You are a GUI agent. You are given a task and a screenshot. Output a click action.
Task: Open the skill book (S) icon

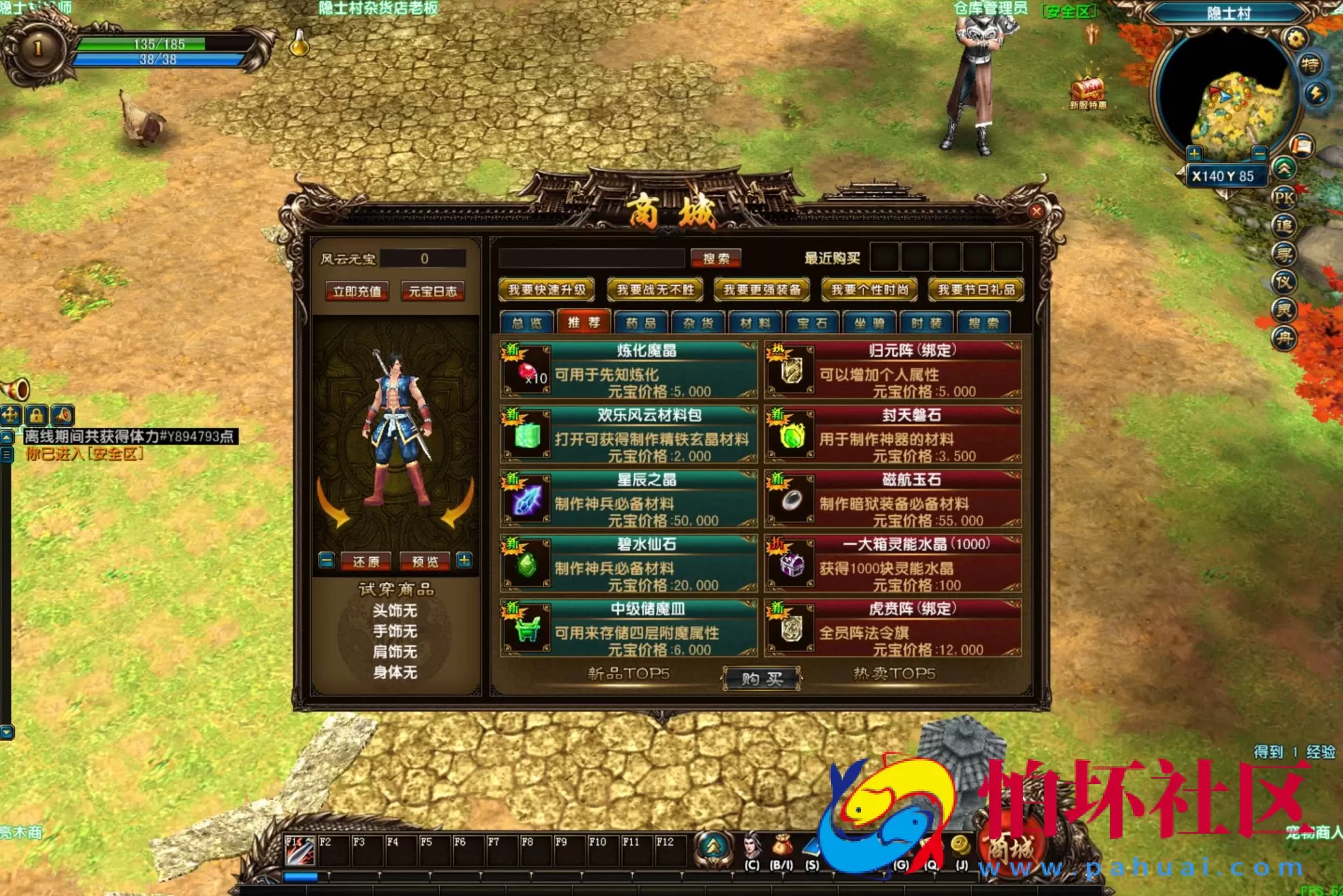[x=811, y=847]
